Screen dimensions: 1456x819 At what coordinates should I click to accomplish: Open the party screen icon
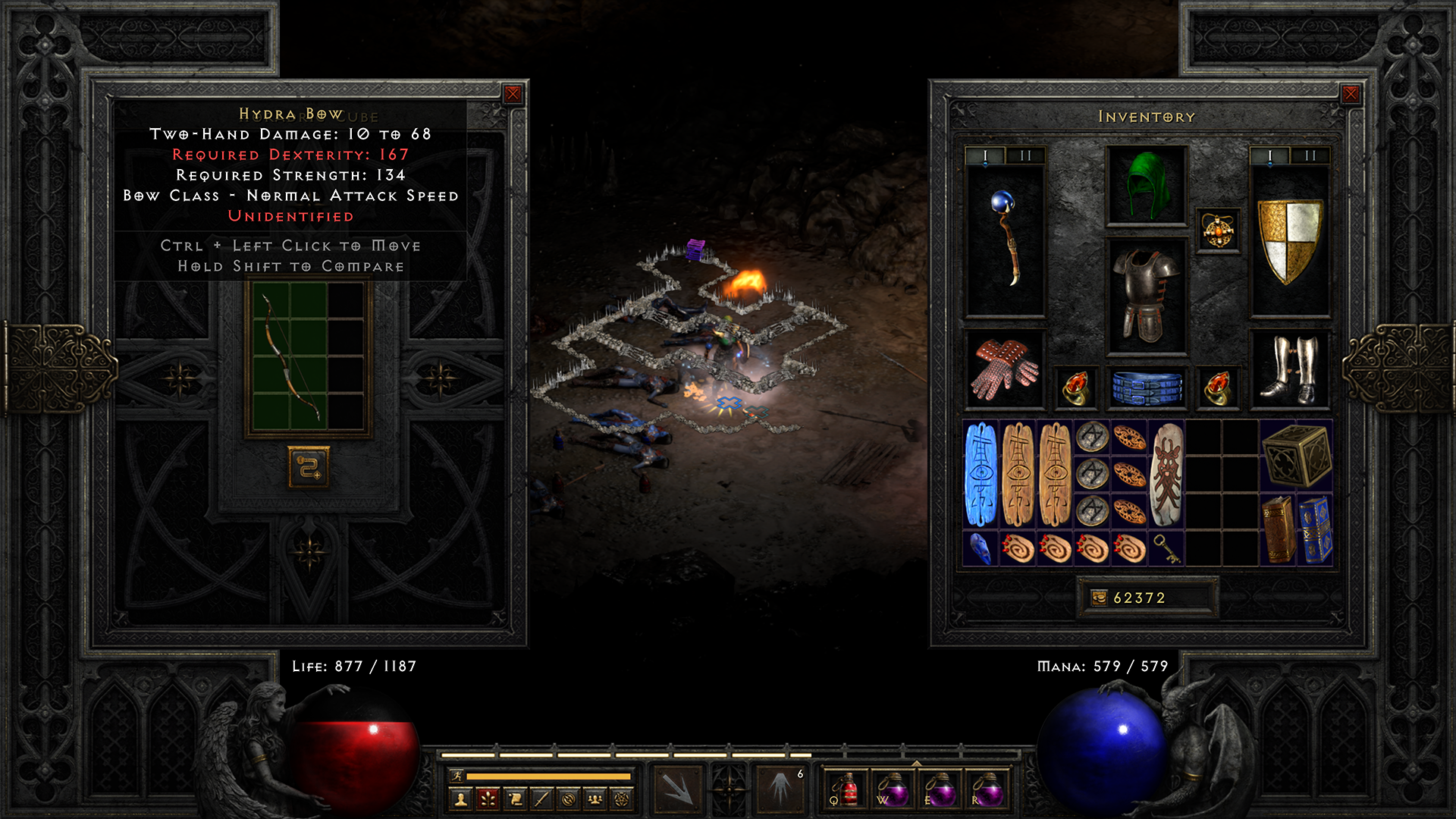coord(595,800)
